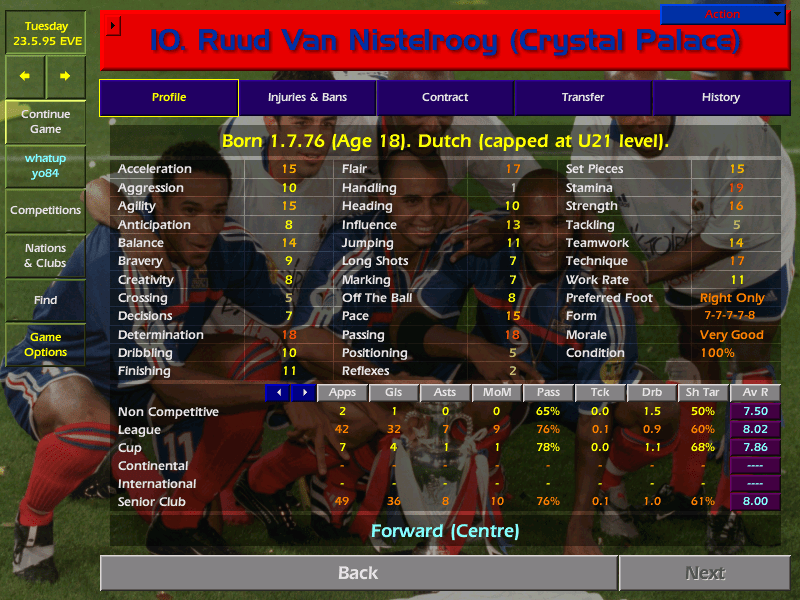Click the right yellow arrow in the sidebar
The image size is (800, 600).
[x=65, y=76]
